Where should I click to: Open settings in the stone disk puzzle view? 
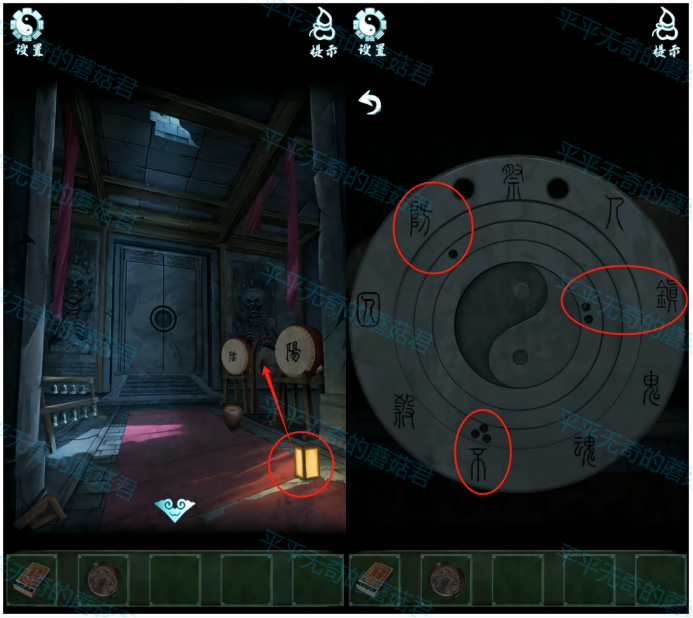point(372,30)
